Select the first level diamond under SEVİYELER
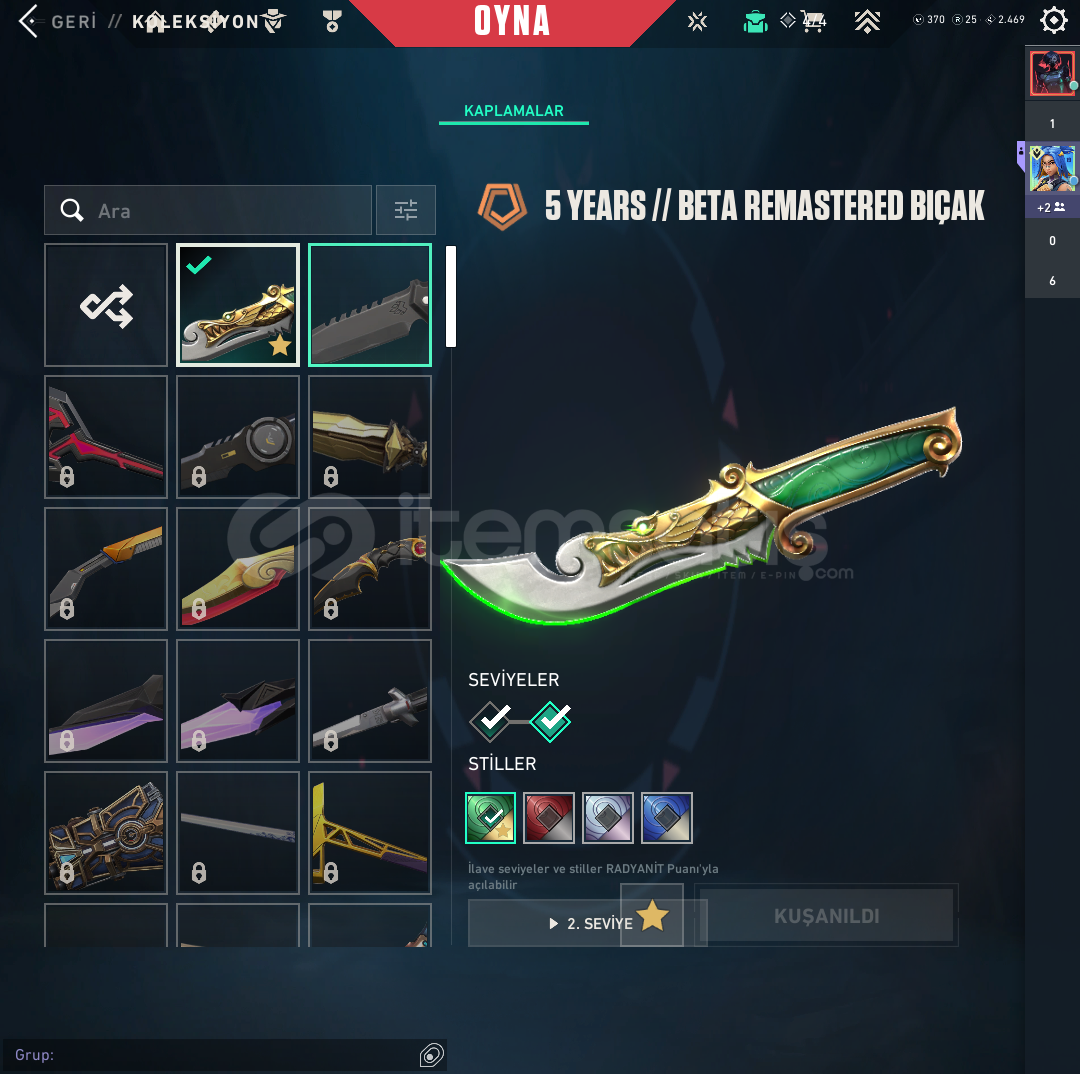1080x1074 pixels. 492,719
